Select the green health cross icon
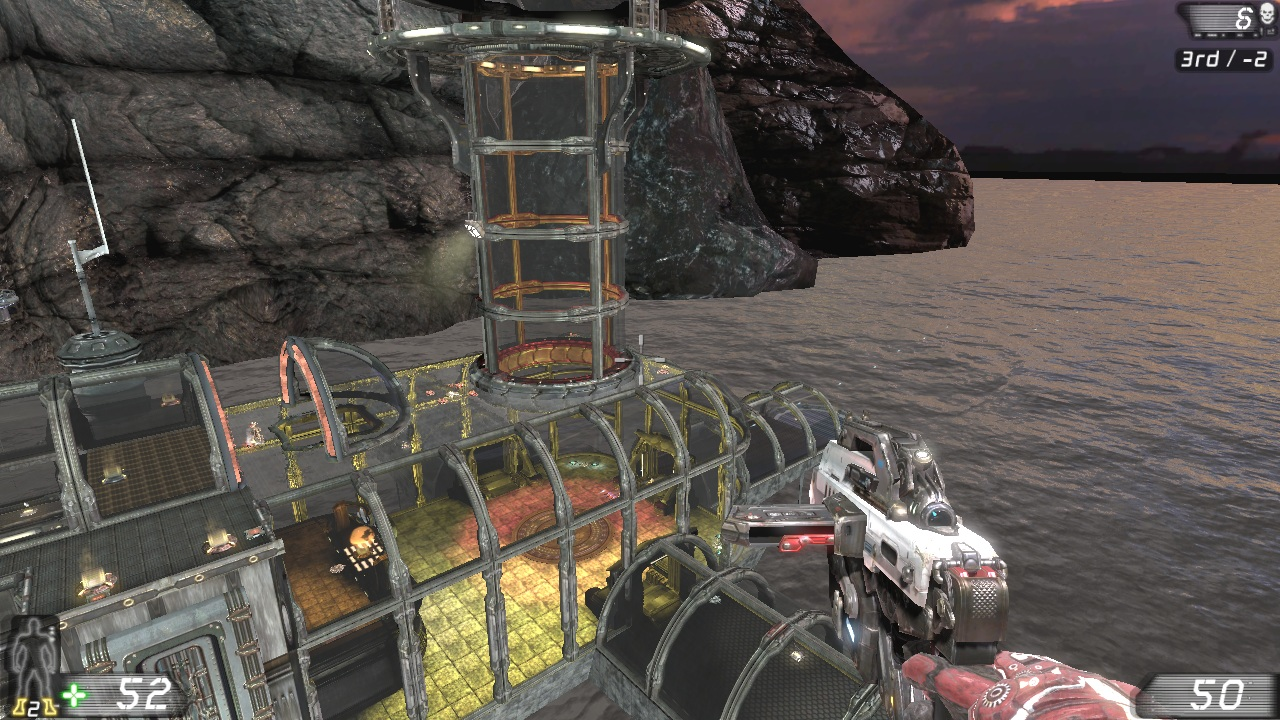 [x=73, y=694]
